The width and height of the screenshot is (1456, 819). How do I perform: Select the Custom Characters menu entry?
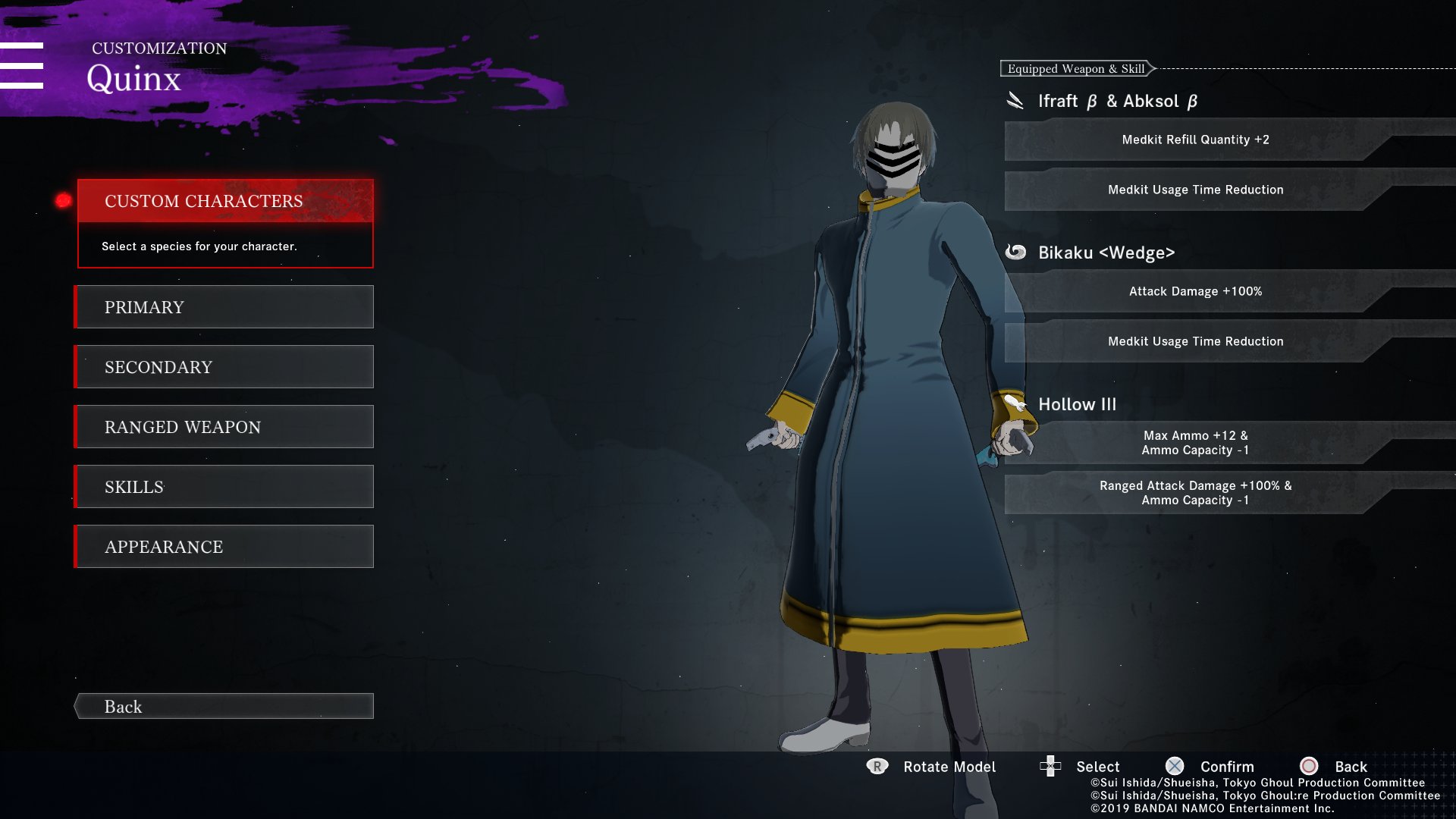pos(225,201)
